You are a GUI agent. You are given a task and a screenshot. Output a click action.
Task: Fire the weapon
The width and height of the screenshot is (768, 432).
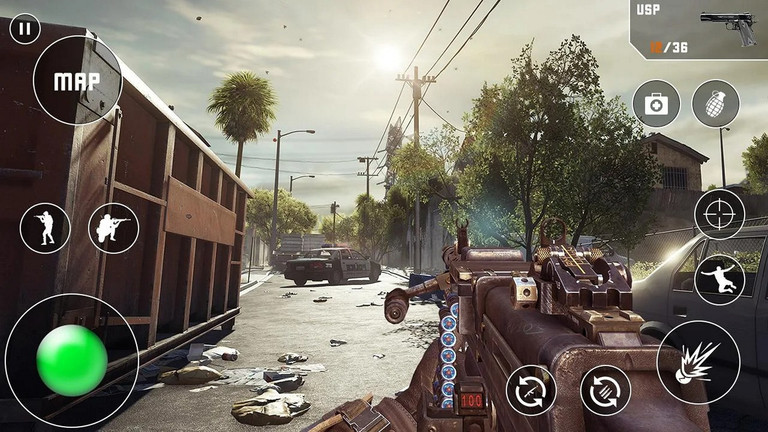tap(698, 362)
